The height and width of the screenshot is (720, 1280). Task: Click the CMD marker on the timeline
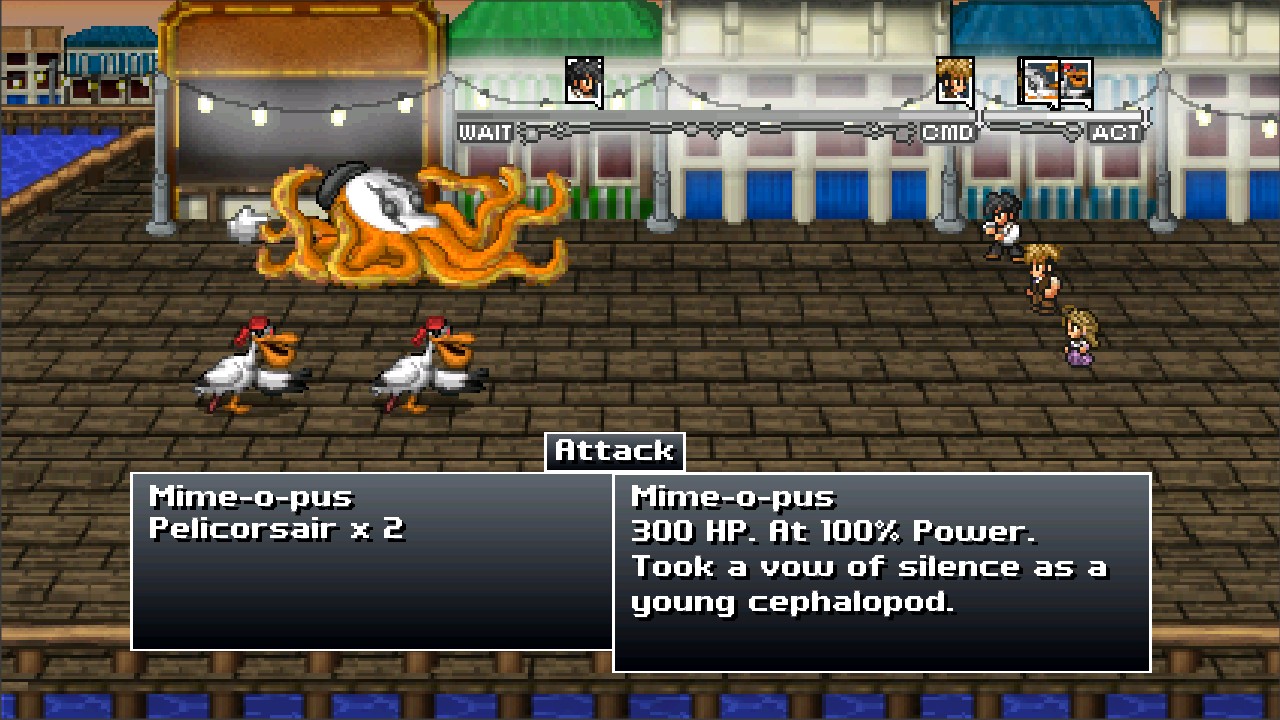(x=948, y=131)
